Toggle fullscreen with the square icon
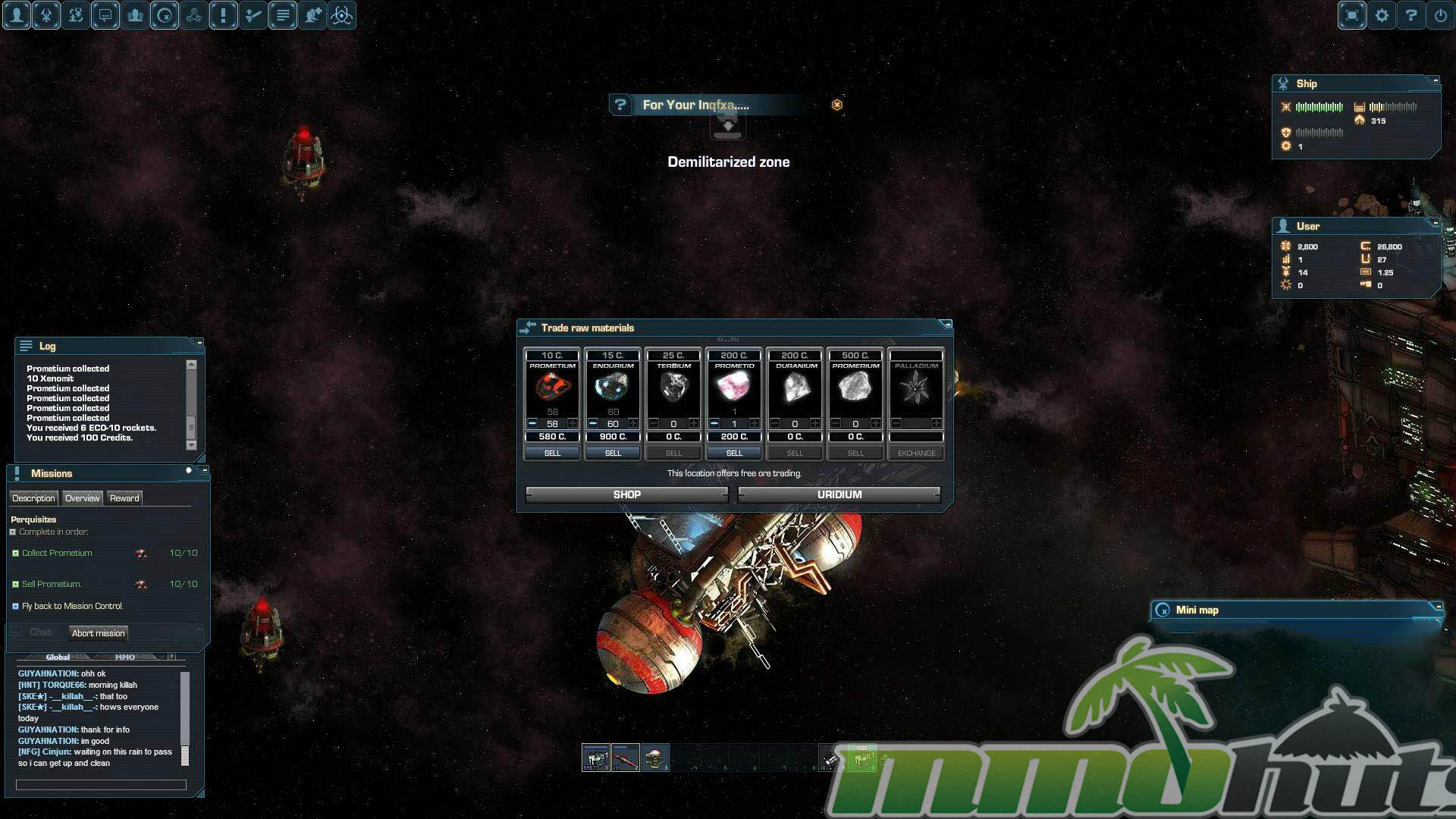The width and height of the screenshot is (1456, 819). point(1351,15)
